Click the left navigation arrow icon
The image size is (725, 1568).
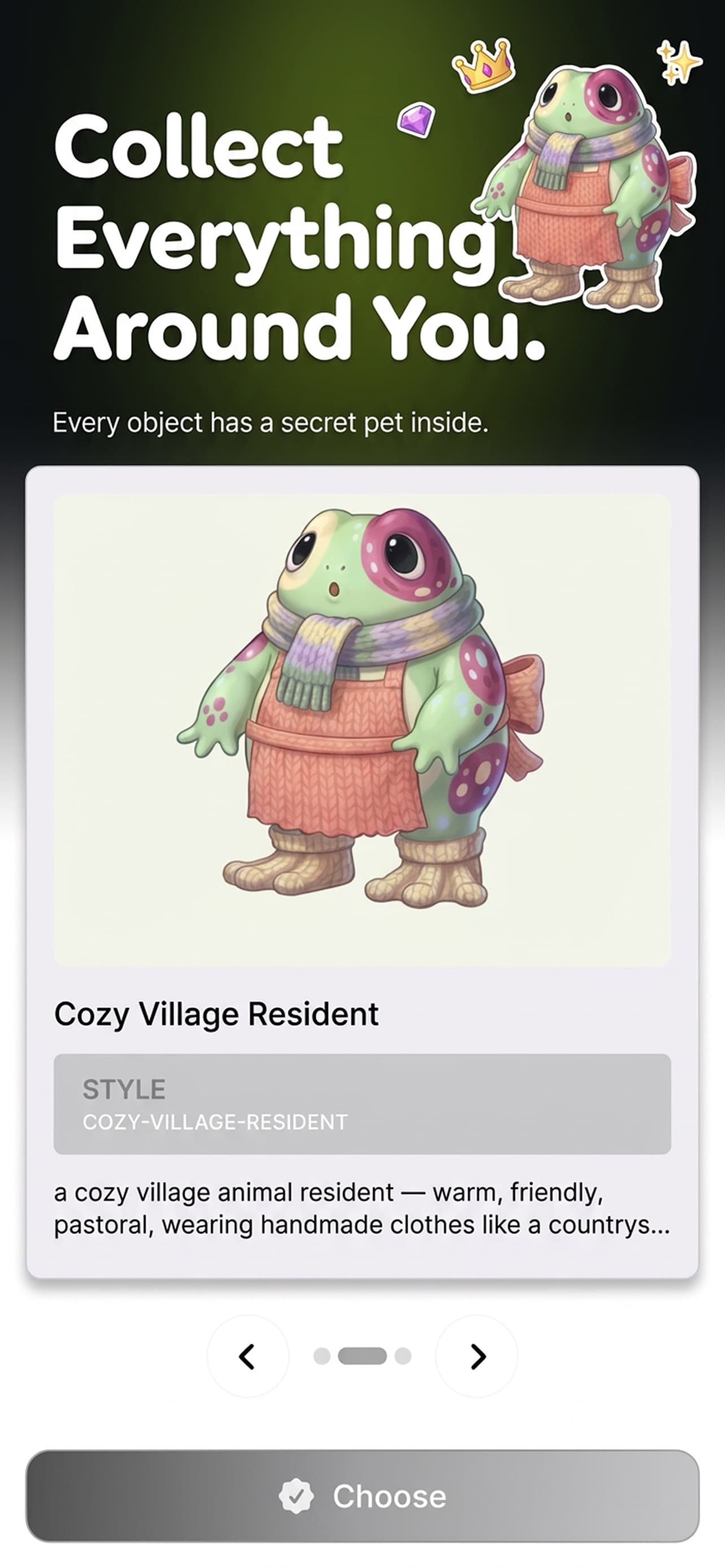click(247, 1357)
